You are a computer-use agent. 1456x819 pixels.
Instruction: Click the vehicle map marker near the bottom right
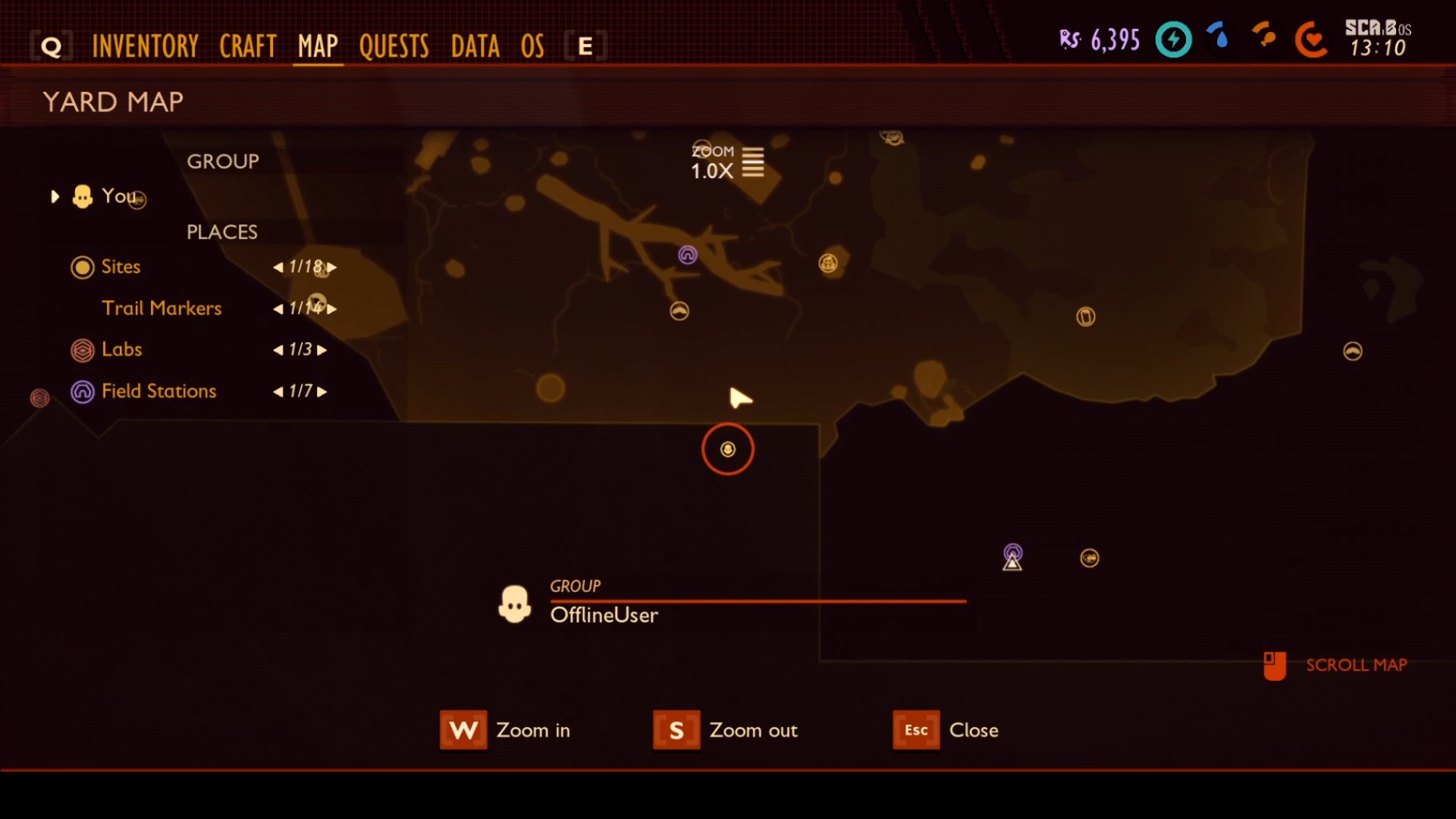pos(1089,557)
